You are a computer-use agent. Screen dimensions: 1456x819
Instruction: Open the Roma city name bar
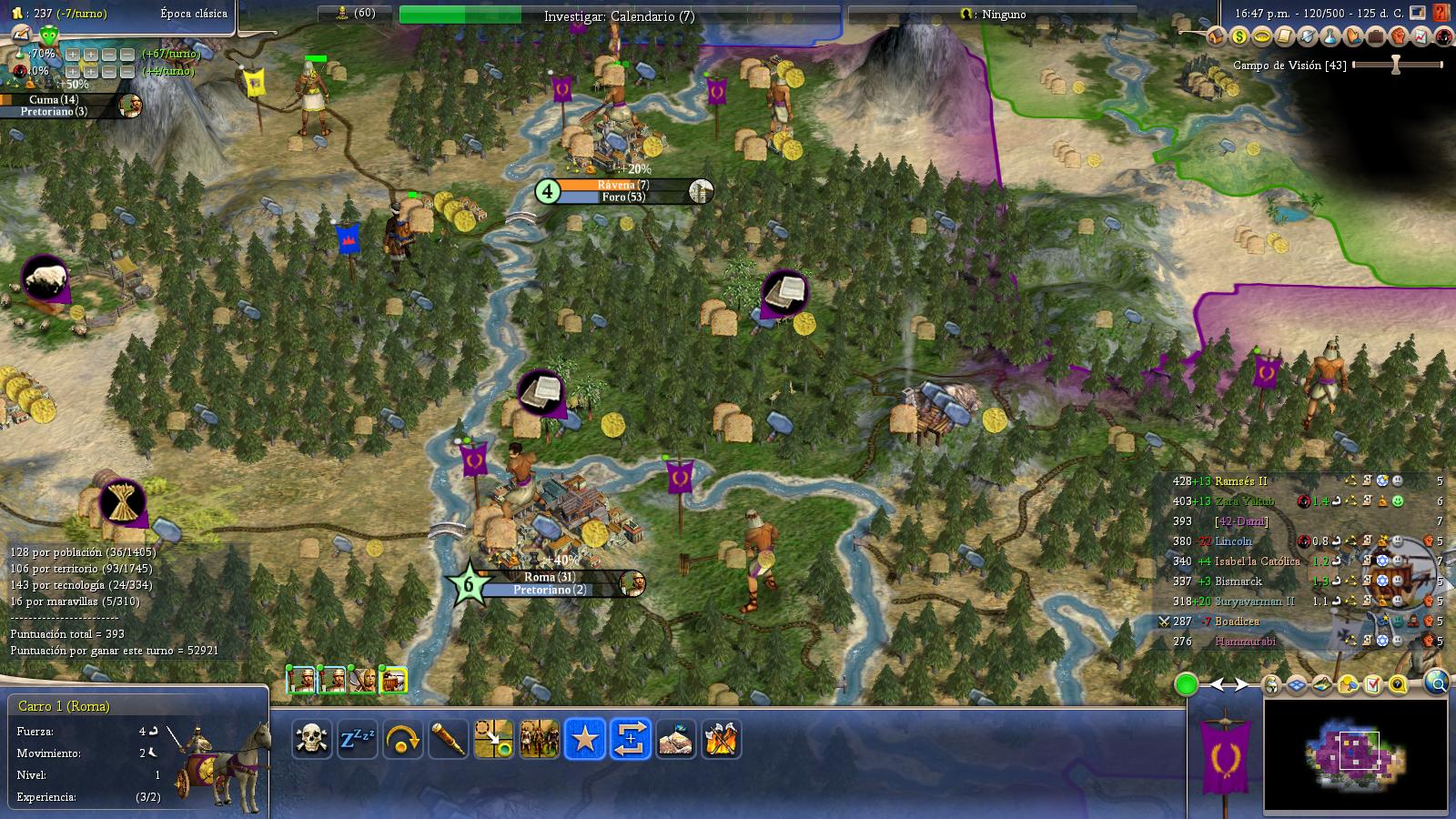tap(550, 577)
